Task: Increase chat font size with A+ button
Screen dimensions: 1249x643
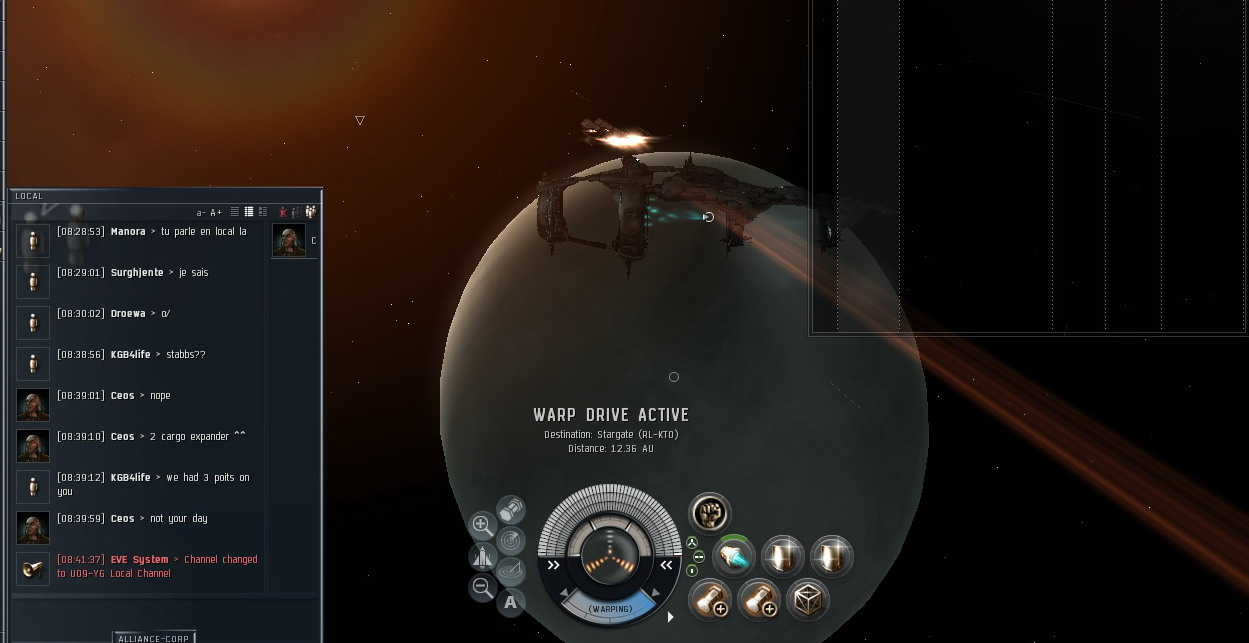Action: [216, 213]
